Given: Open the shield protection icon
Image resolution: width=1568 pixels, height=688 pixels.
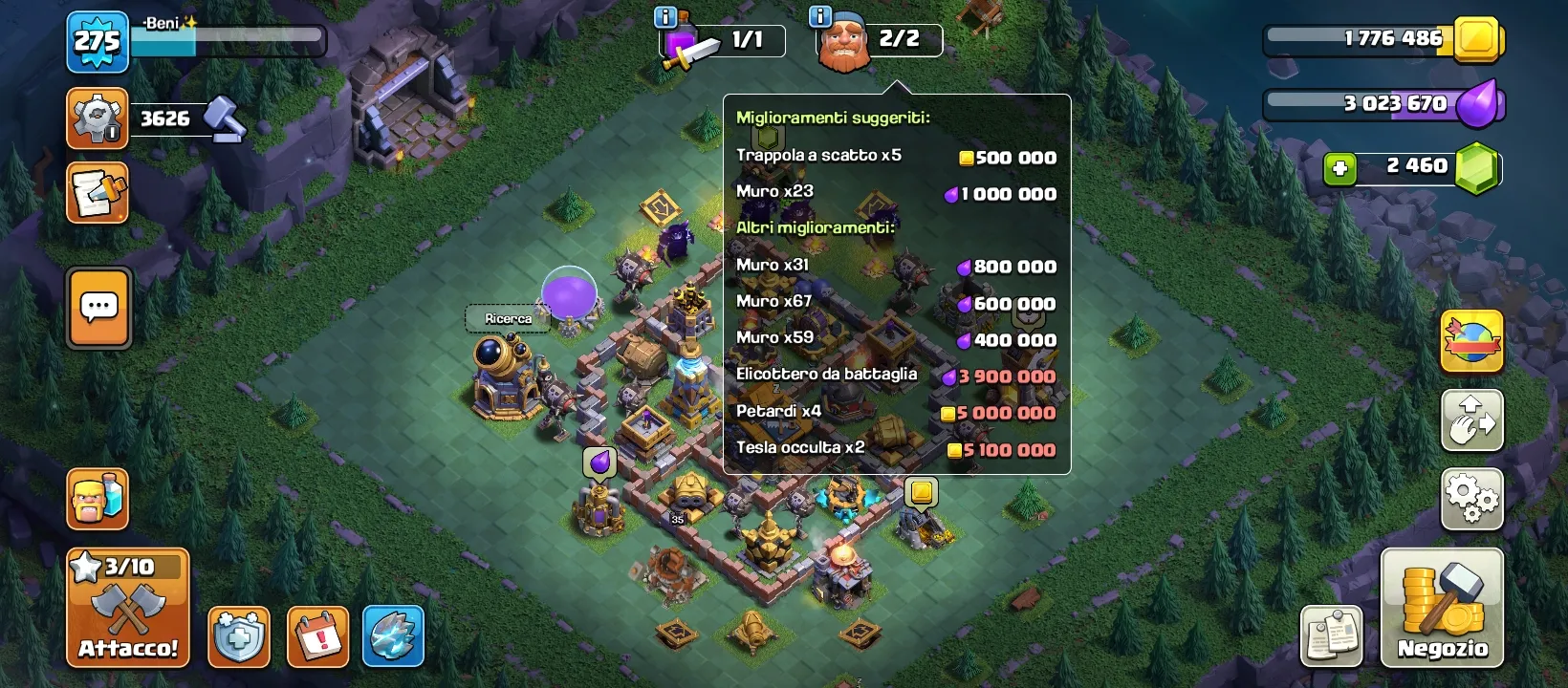Looking at the screenshot, I should pyautogui.click(x=238, y=634).
